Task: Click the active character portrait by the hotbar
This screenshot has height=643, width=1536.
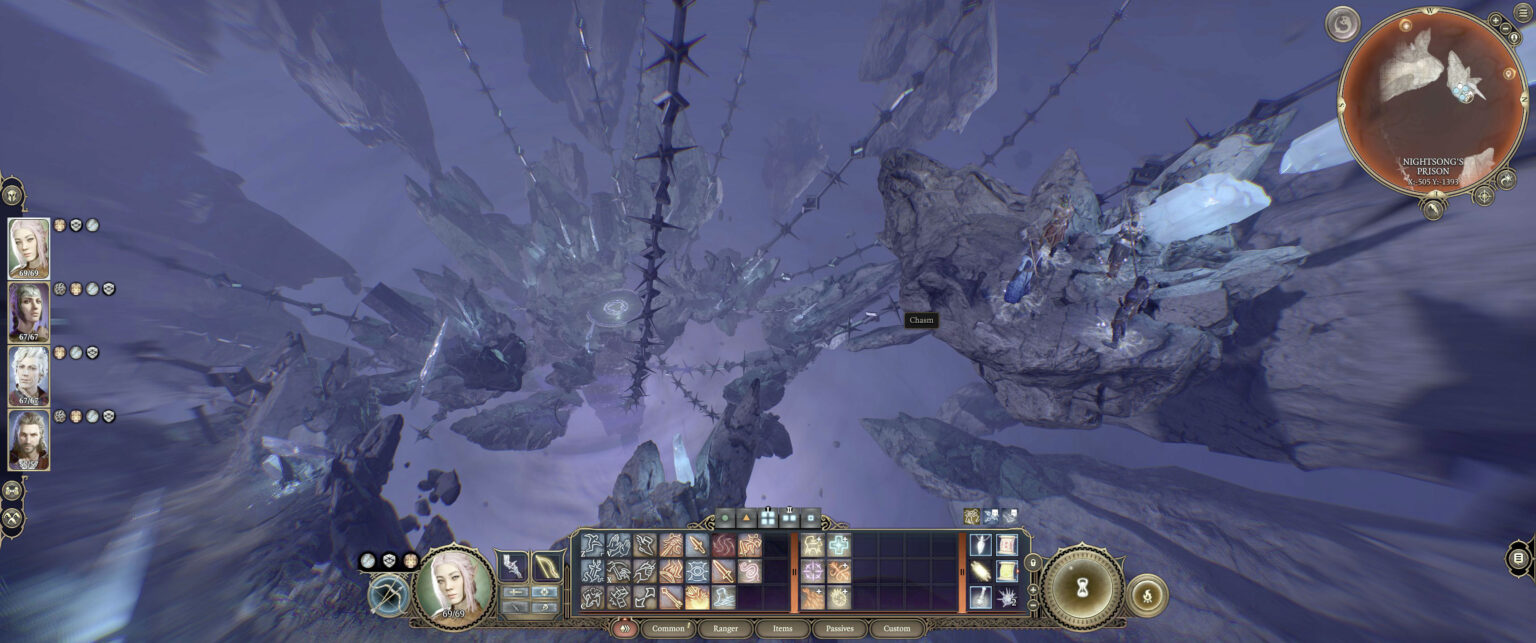Action: [x=454, y=588]
